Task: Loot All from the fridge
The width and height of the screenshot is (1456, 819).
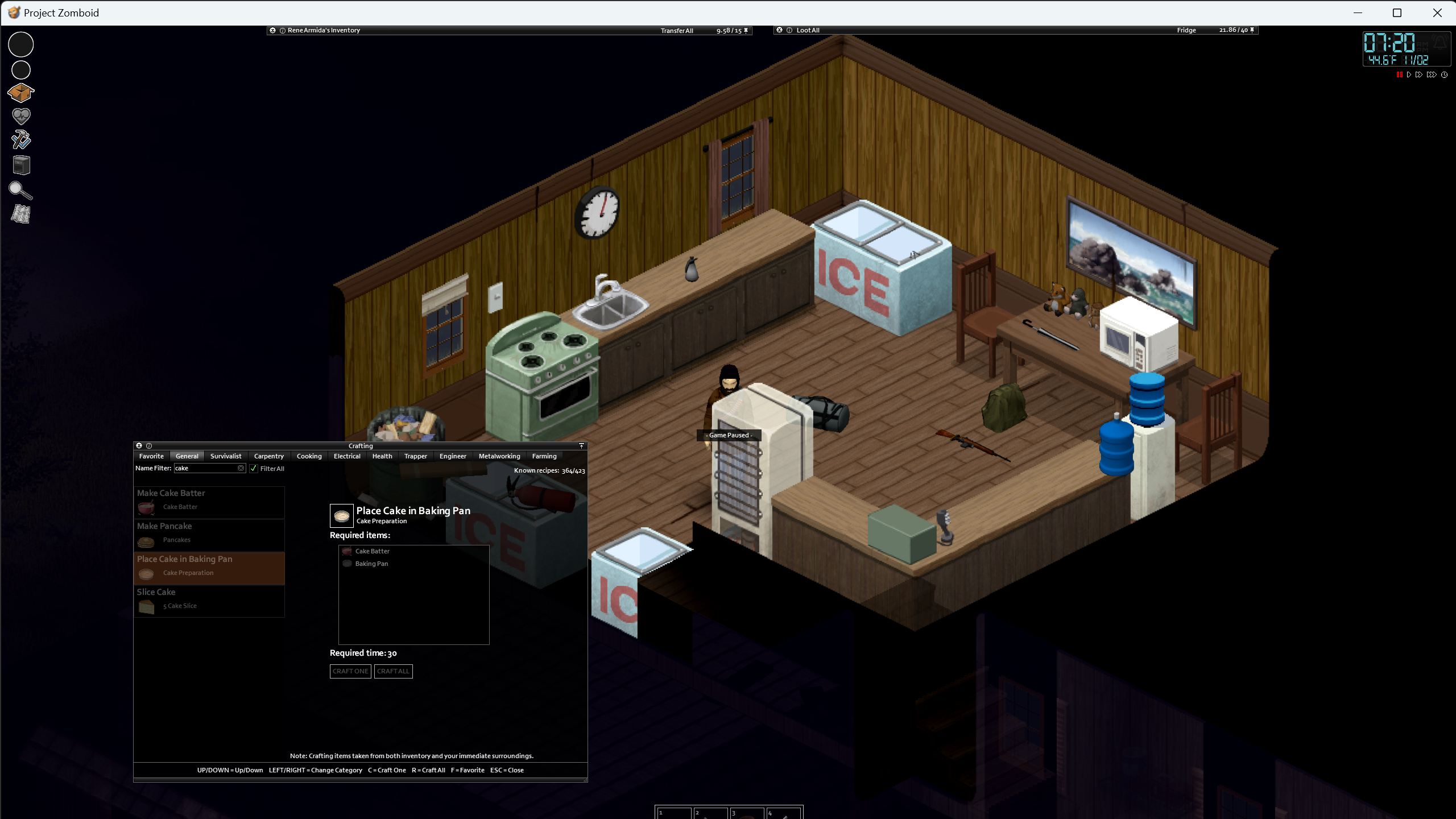Action: (808, 30)
